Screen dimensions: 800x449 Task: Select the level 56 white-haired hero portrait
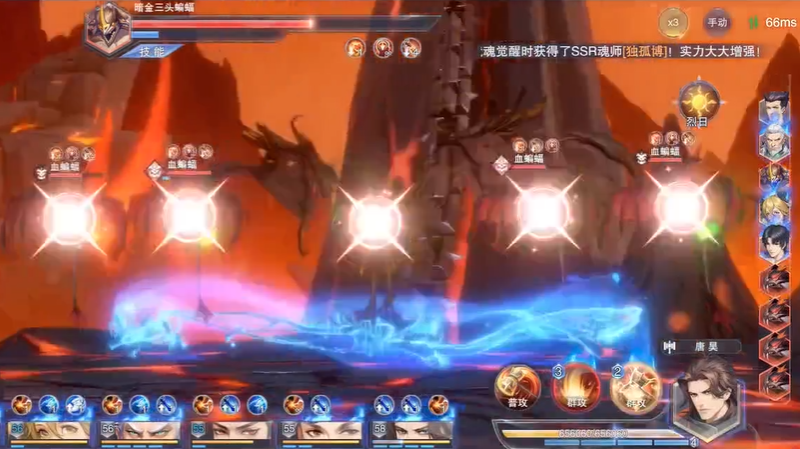tap(144, 430)
